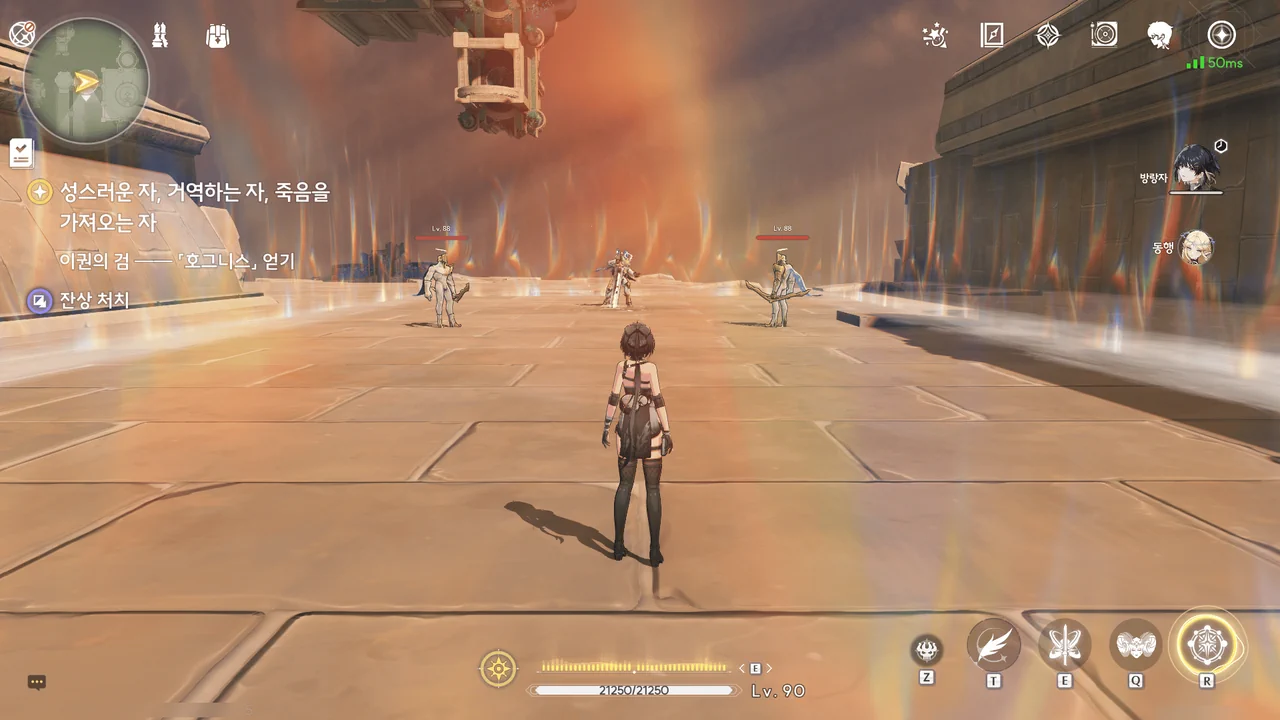Image resolution: width=1280 pixels, height=720 pixels.
Task: Open the turntable disc icon
Action: tap(1104, 36)
